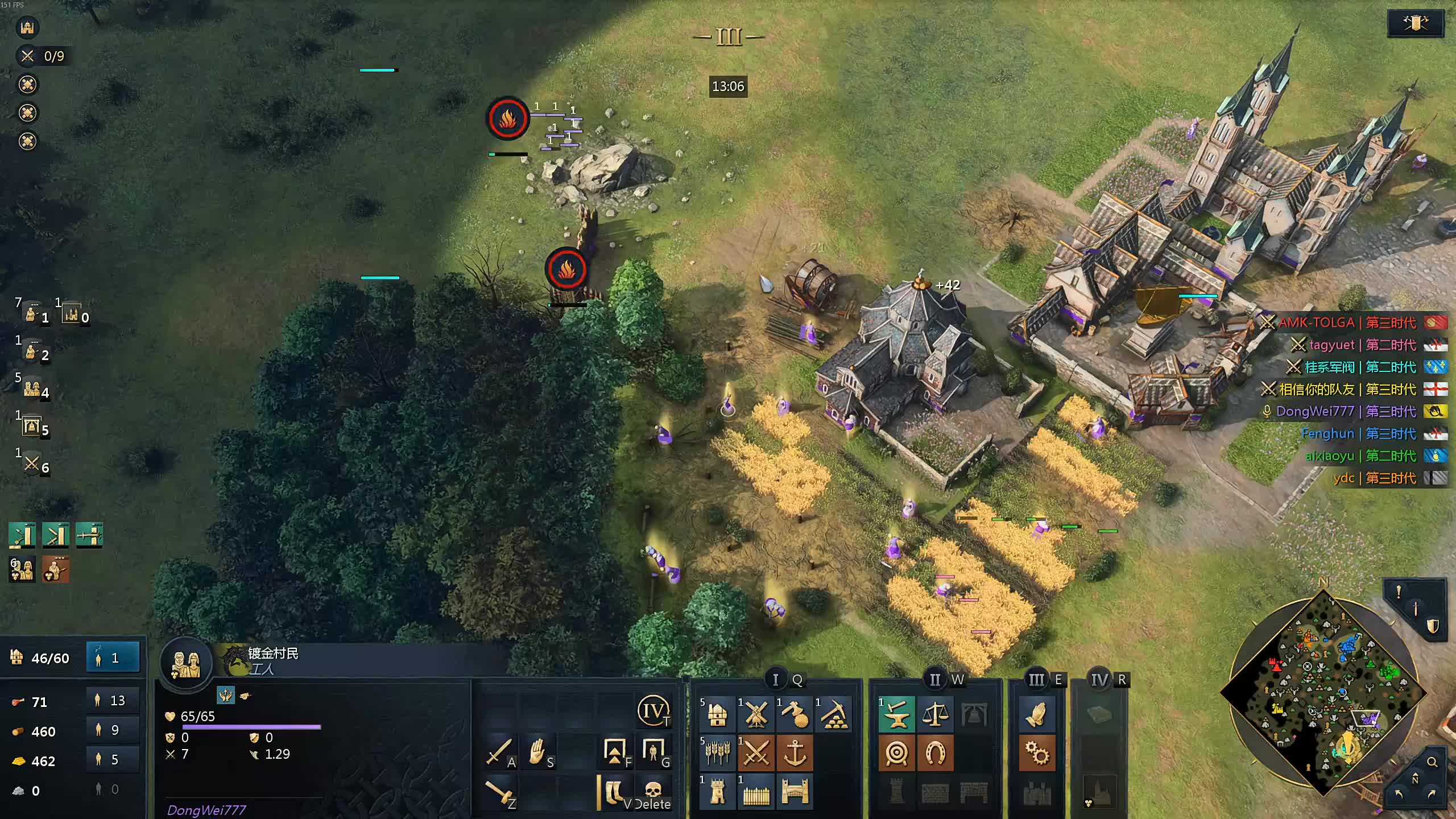1456x819 pixels.
Task: Click the stop command hand icon
Action: [538, 752]
